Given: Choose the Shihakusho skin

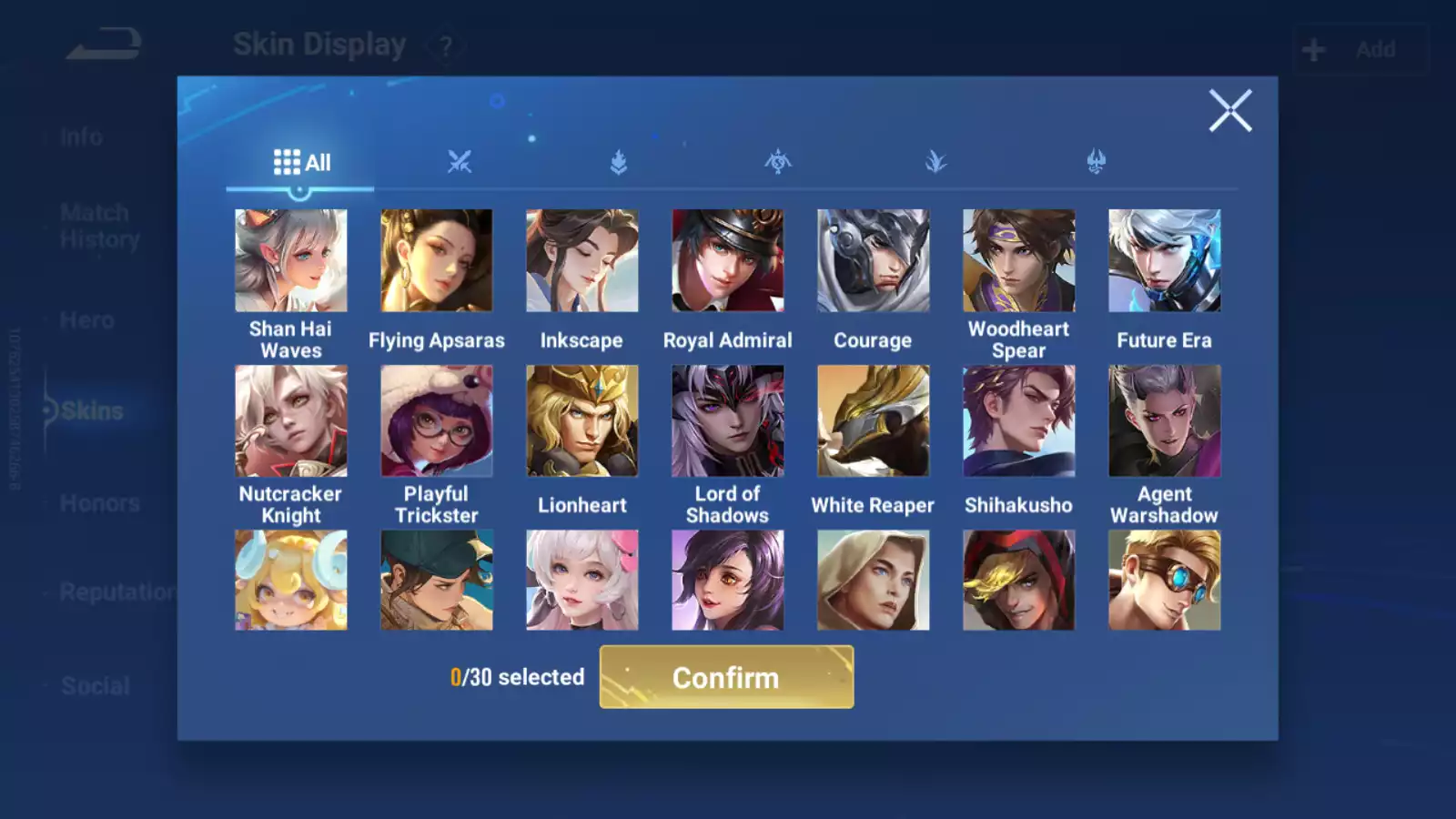Looking at the screenshot, I should tap(1018, 421).
